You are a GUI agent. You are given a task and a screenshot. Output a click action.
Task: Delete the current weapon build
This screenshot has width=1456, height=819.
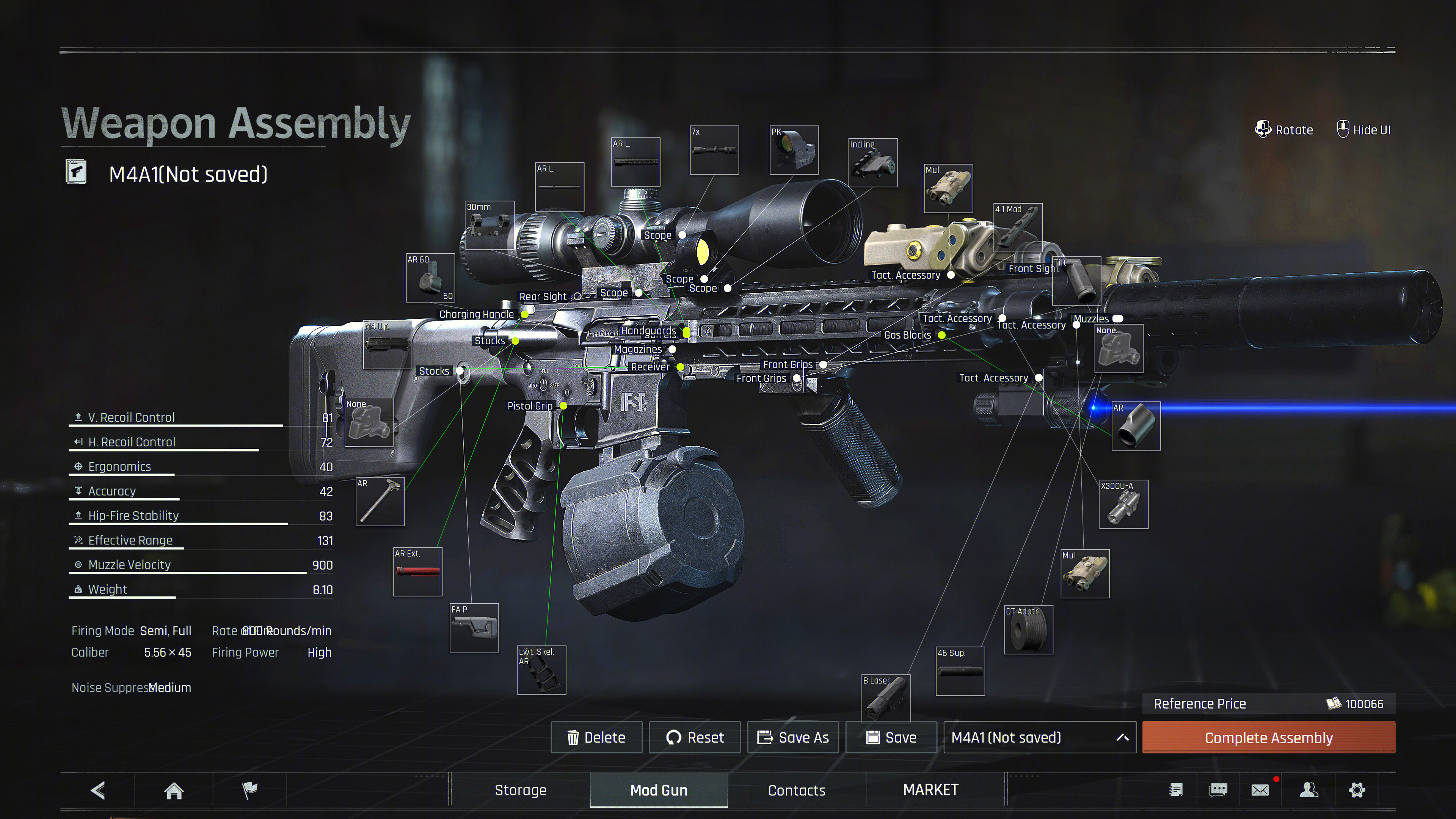point(596,737)
